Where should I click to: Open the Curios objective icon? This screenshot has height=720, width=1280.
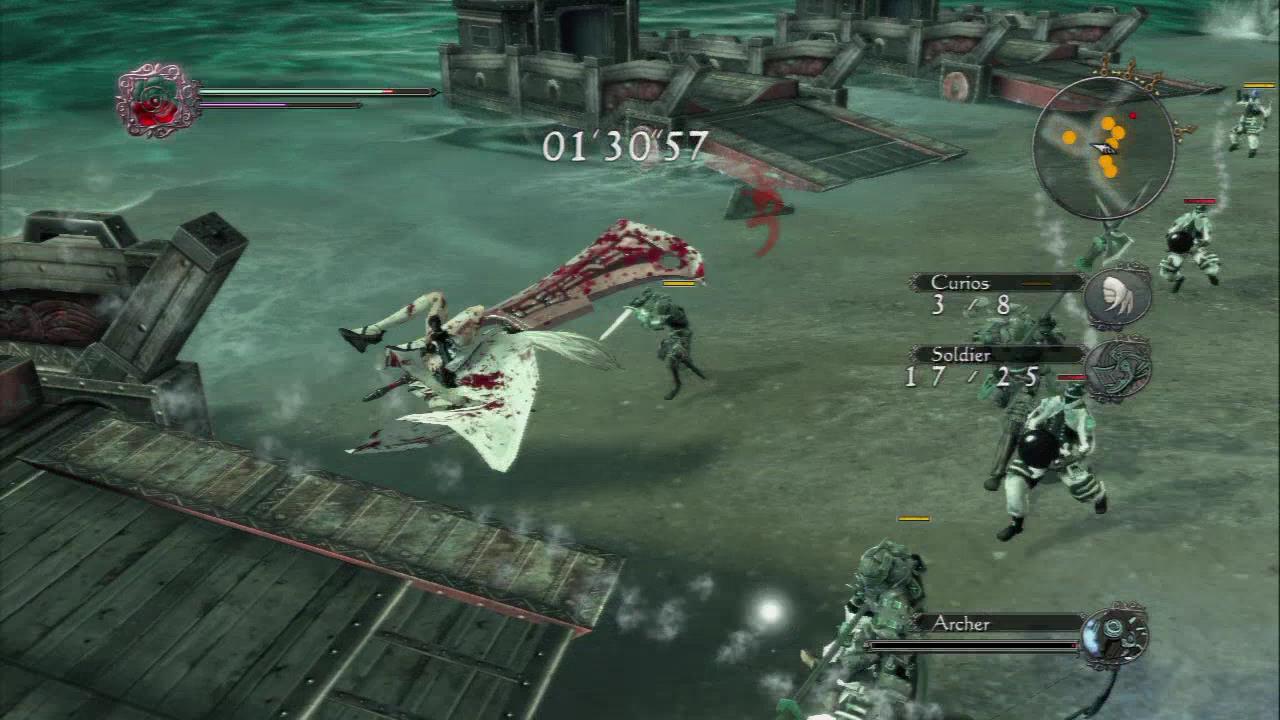tap(1117, 296)
